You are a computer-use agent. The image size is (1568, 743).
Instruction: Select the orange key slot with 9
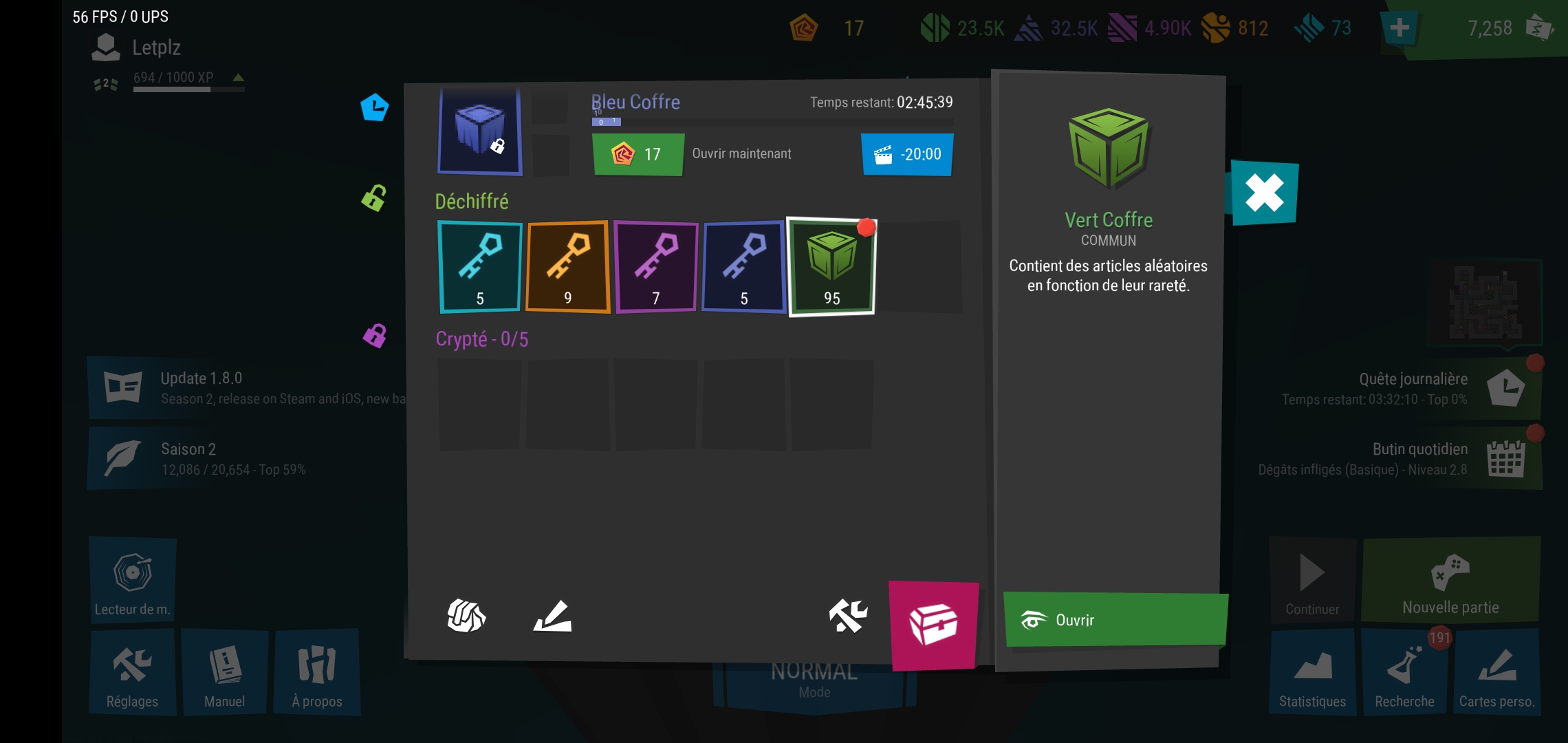tap(567, 267)
